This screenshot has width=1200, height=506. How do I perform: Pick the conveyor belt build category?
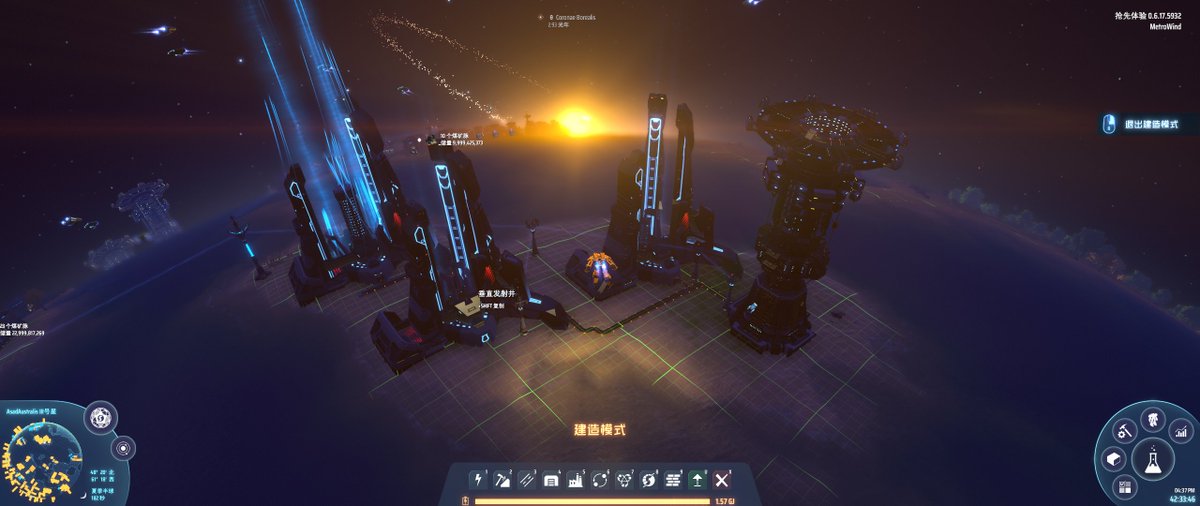pos(526,481)
